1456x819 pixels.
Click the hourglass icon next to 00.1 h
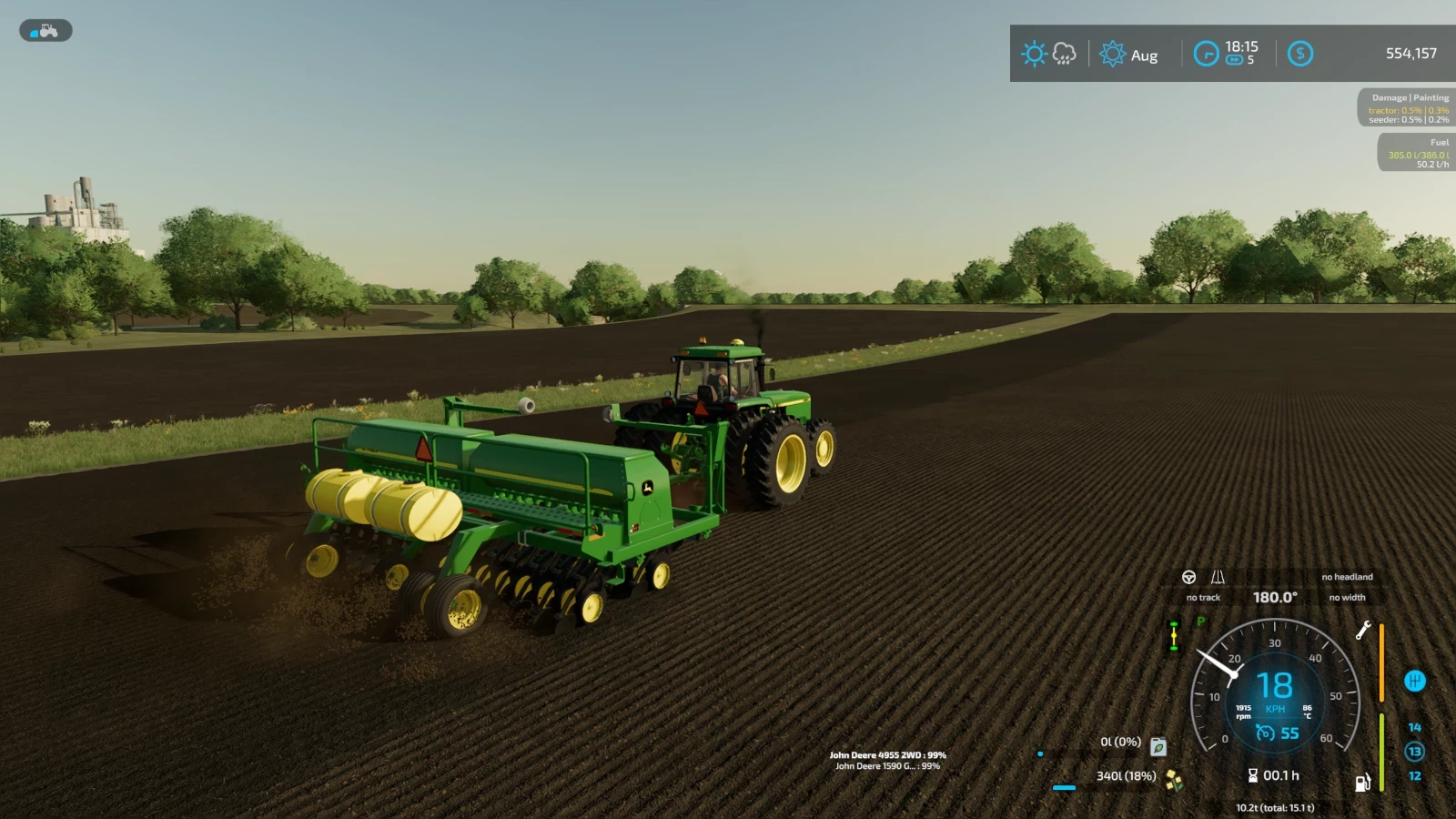point(1253,775)
